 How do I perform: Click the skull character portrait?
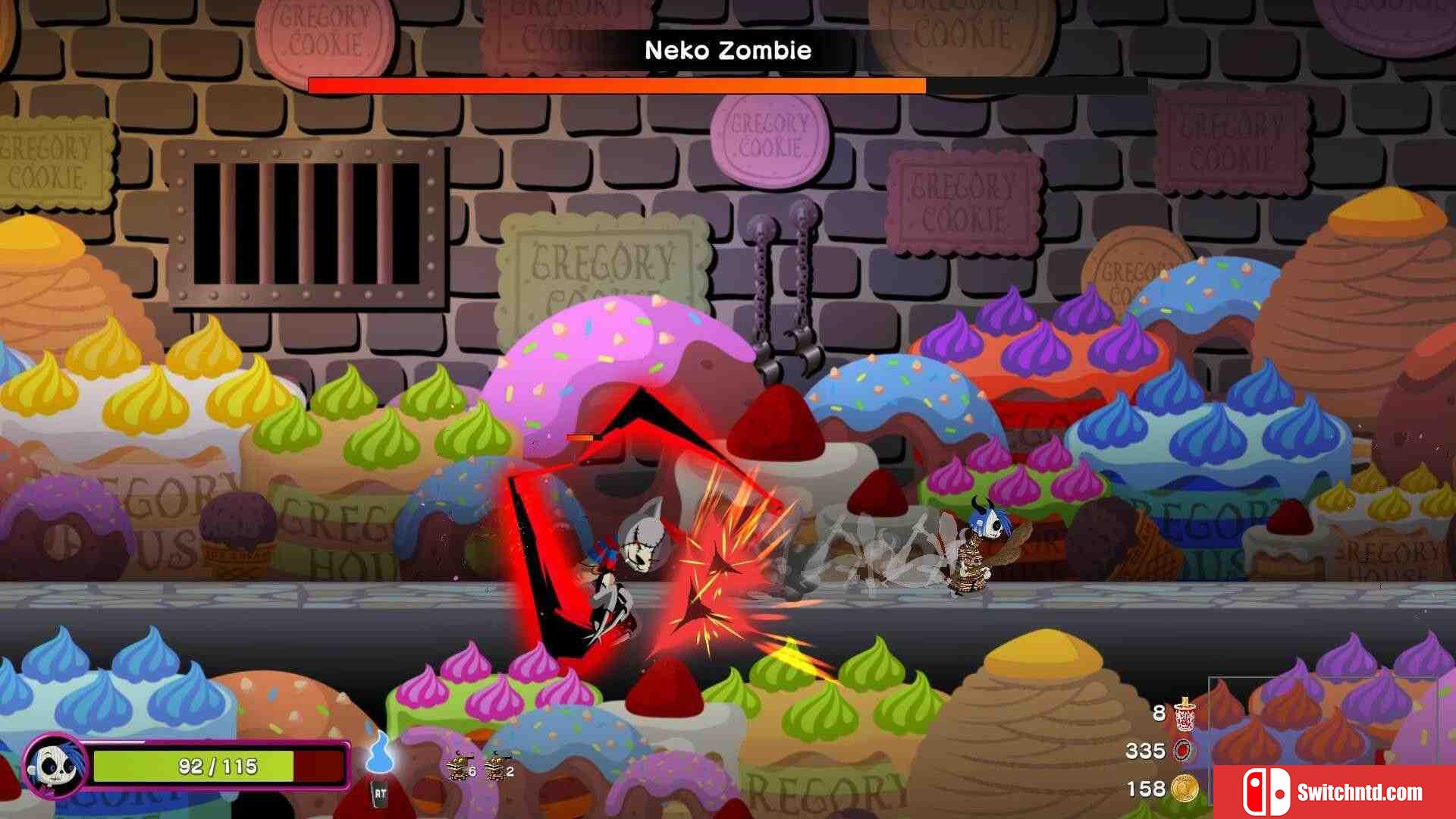[x=55, y=766]
